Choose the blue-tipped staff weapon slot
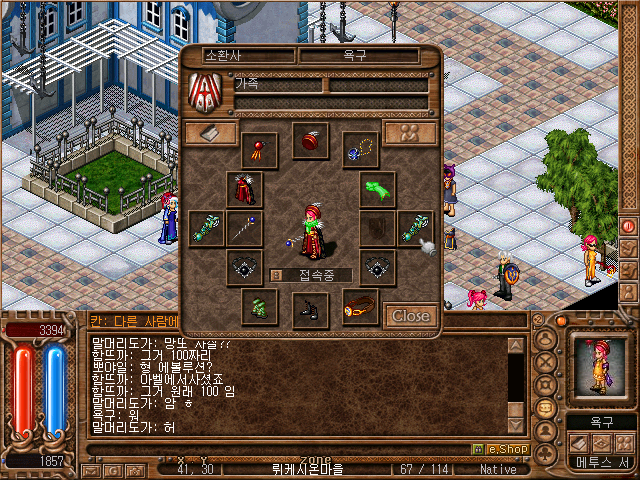The width and height of the screenshot is (640, 480). 244,229
